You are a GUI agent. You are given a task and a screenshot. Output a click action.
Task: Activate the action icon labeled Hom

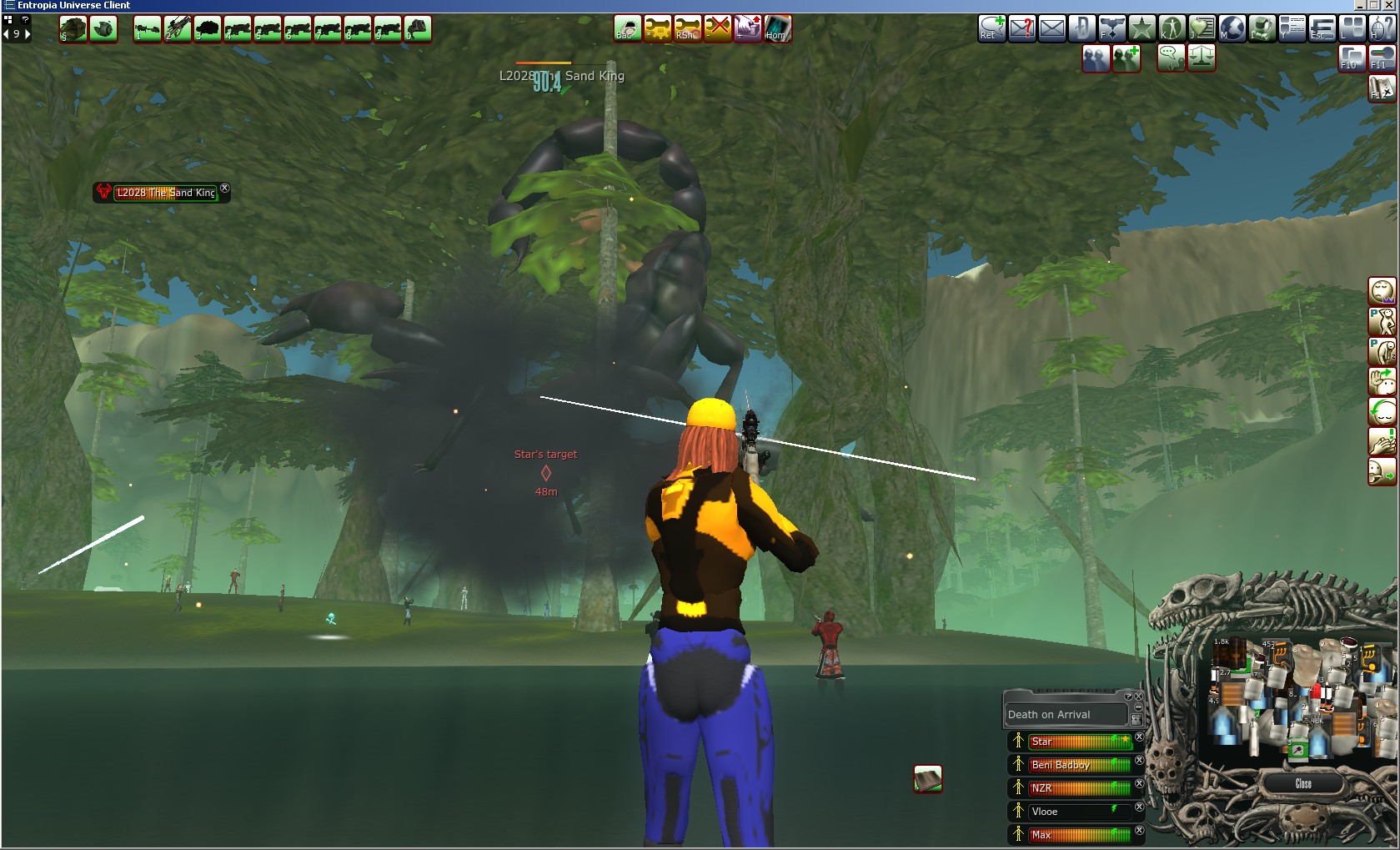pyautogui.click(x=777, y=28)
